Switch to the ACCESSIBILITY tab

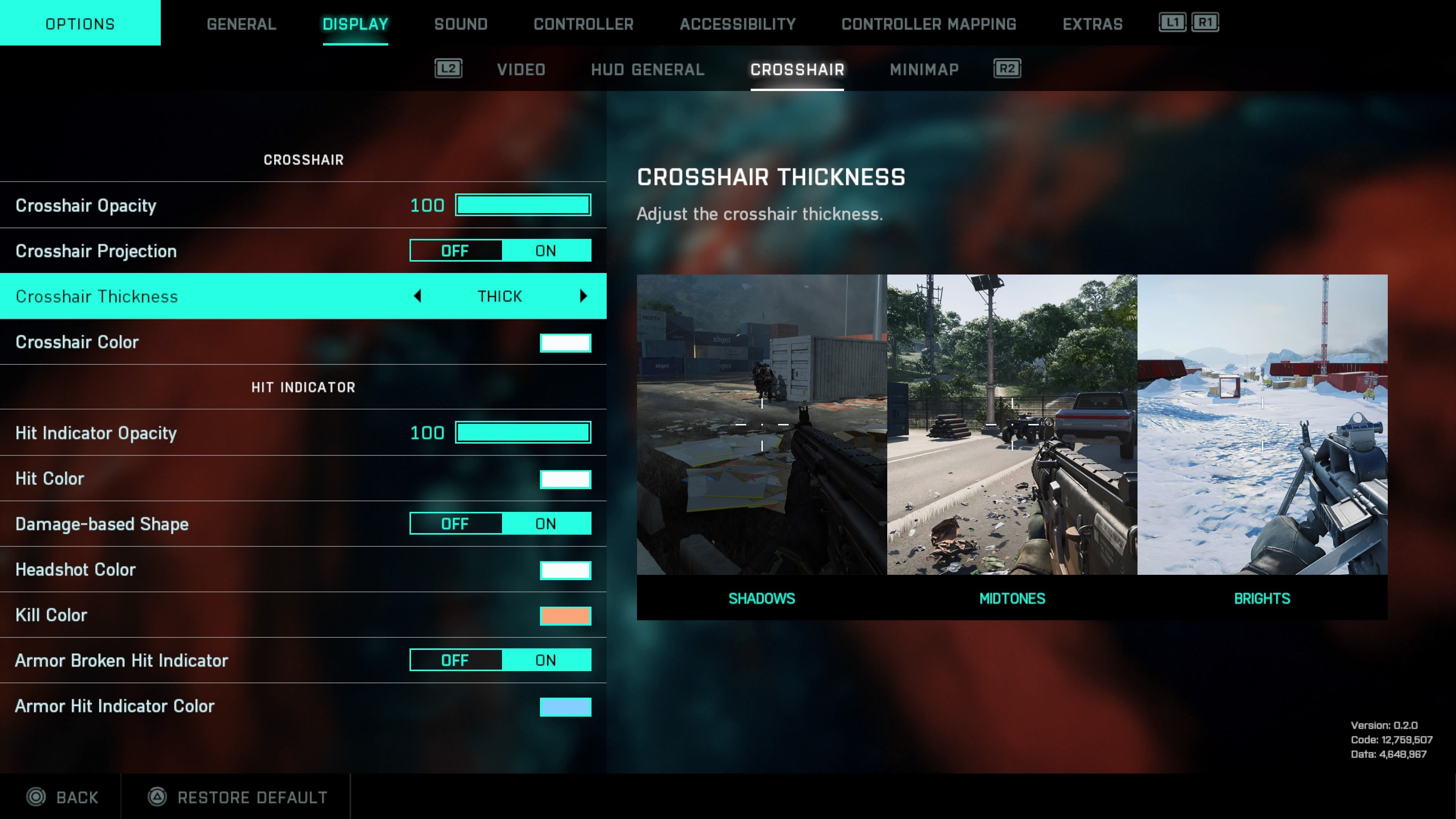pyautogui.click(x=737, y=24)
